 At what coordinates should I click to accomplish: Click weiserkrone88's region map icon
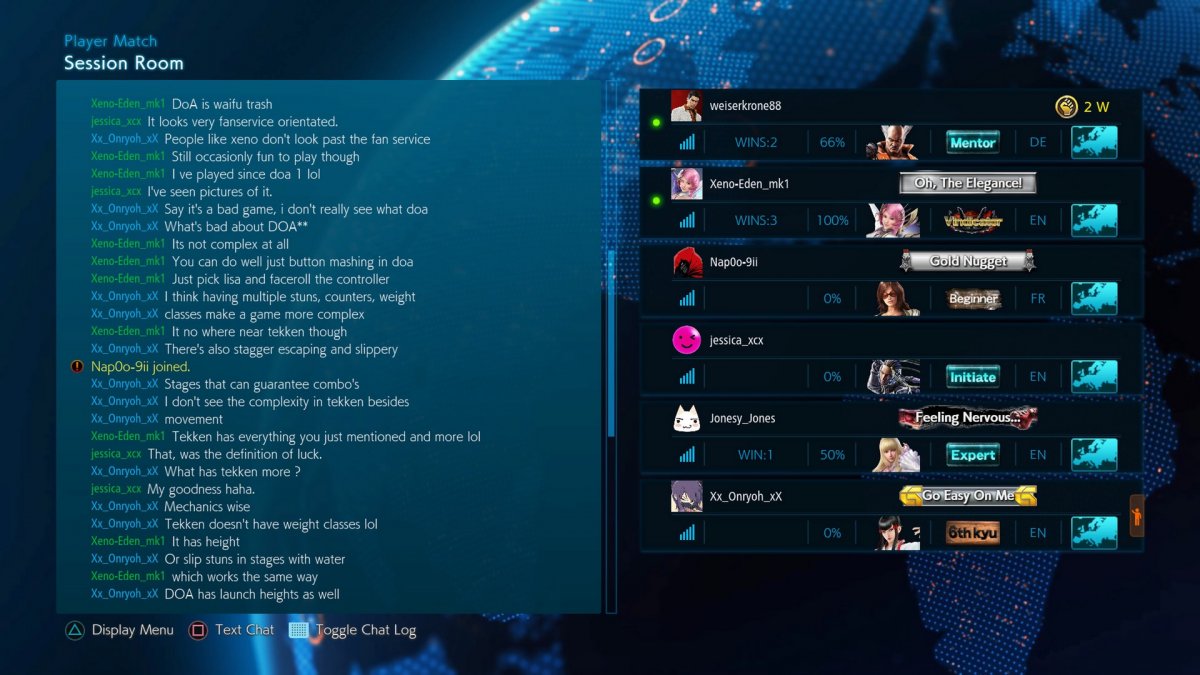tap(1094, 142)
